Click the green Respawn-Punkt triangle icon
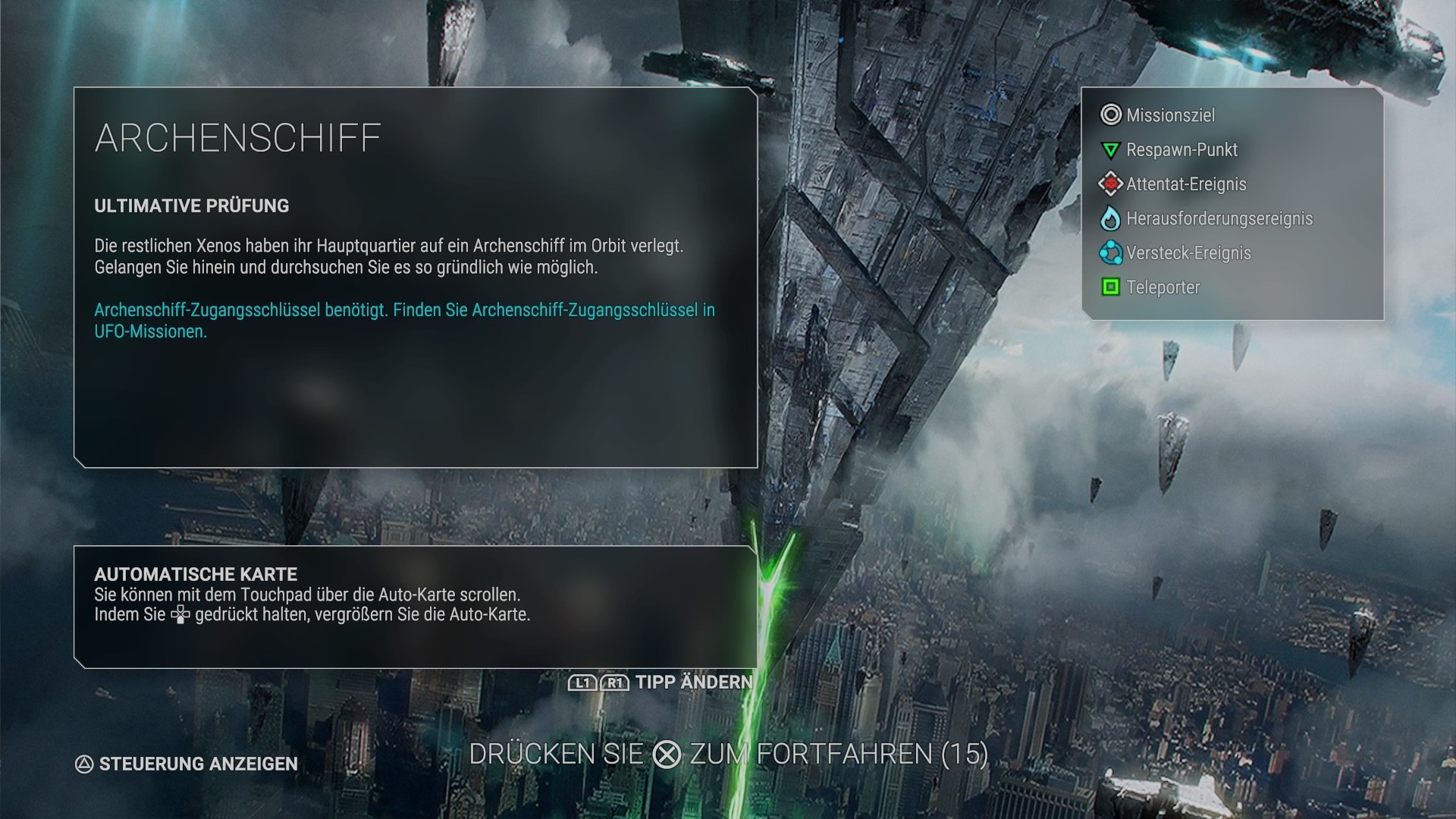This screenshot has width=1456, height=819. (1109, 149)
